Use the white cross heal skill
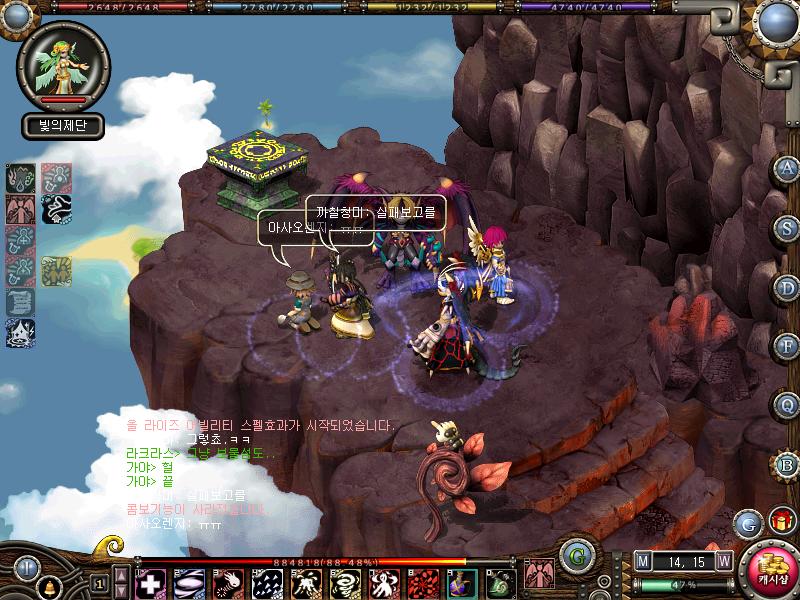 pyautogui.click(x=150, y=582)
